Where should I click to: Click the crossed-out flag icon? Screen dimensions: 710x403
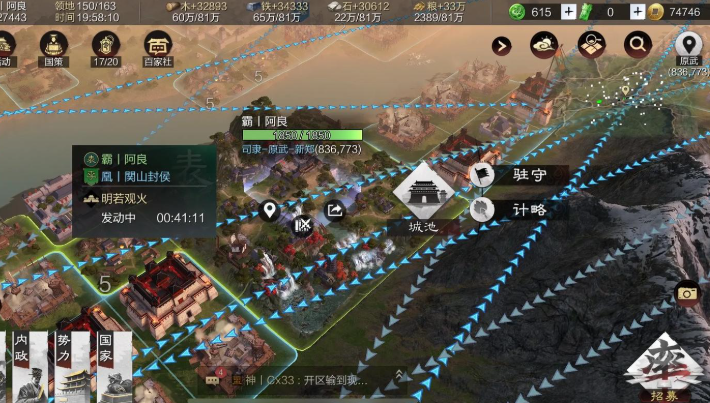[x=302, y=224]
